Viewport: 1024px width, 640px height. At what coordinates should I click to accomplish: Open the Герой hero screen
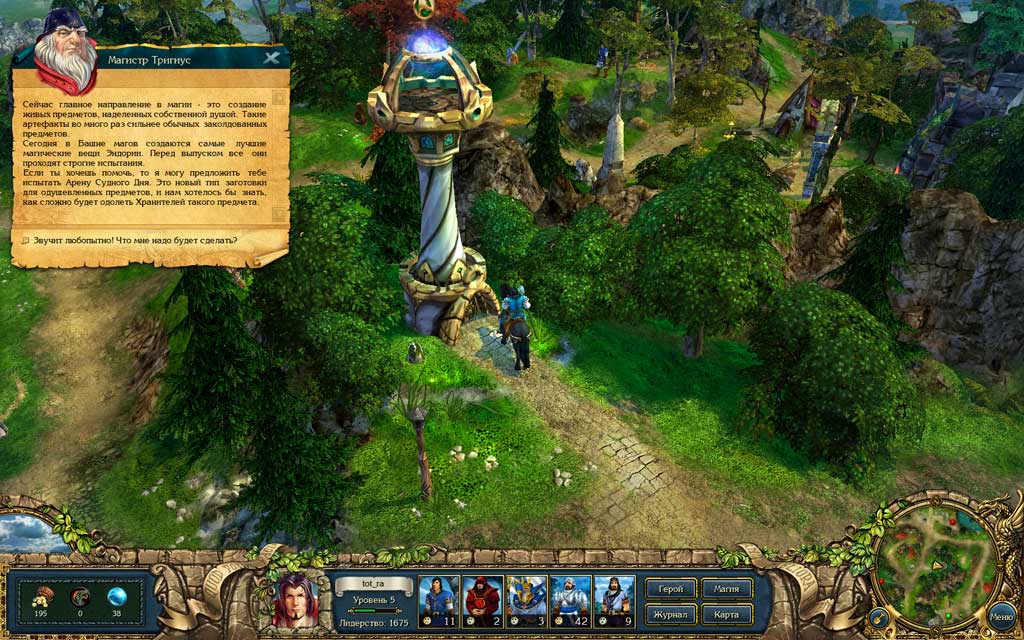pyautogui.click(x=671, y=589)
